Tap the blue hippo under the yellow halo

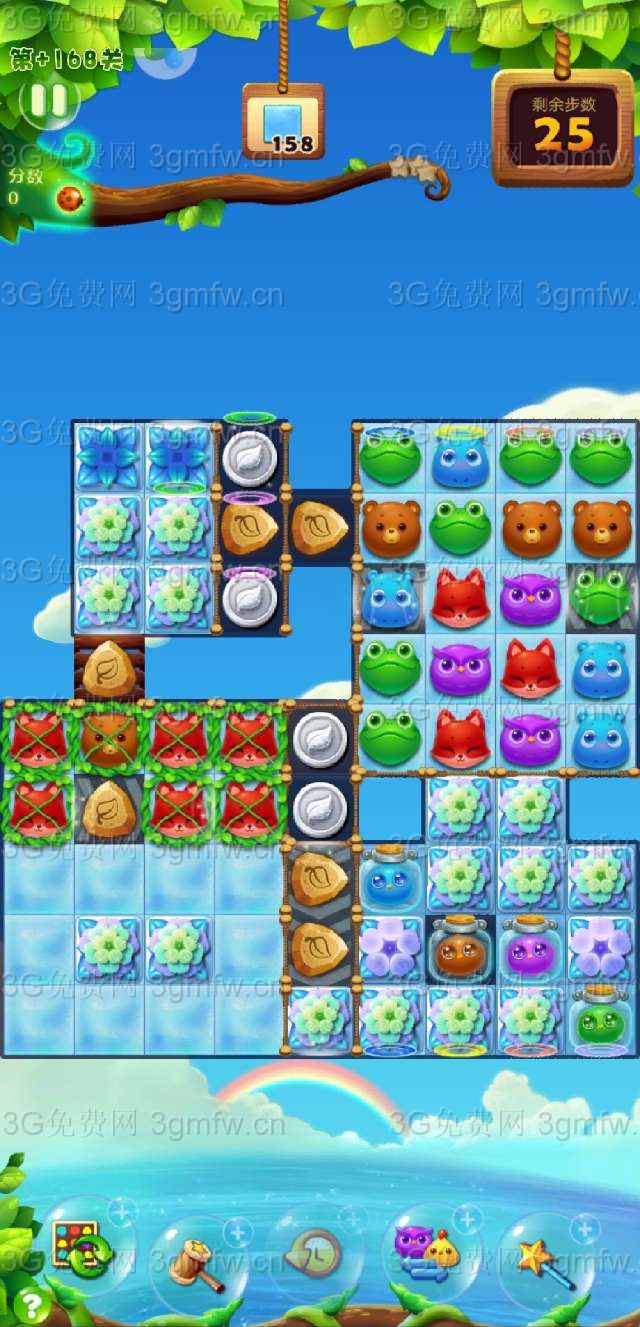tap(460, 459)
